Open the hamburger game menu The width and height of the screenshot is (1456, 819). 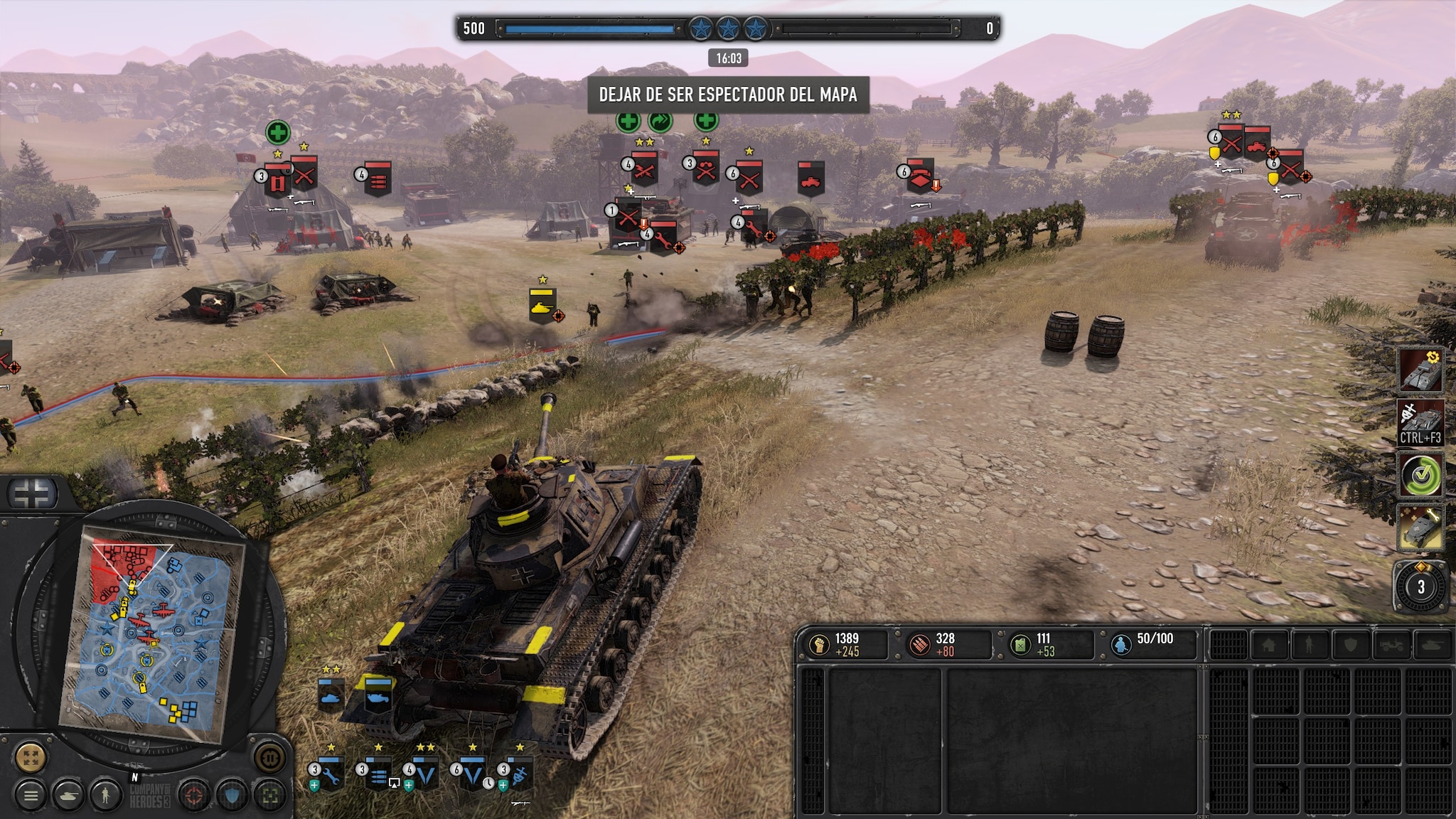tap(31, 796)
